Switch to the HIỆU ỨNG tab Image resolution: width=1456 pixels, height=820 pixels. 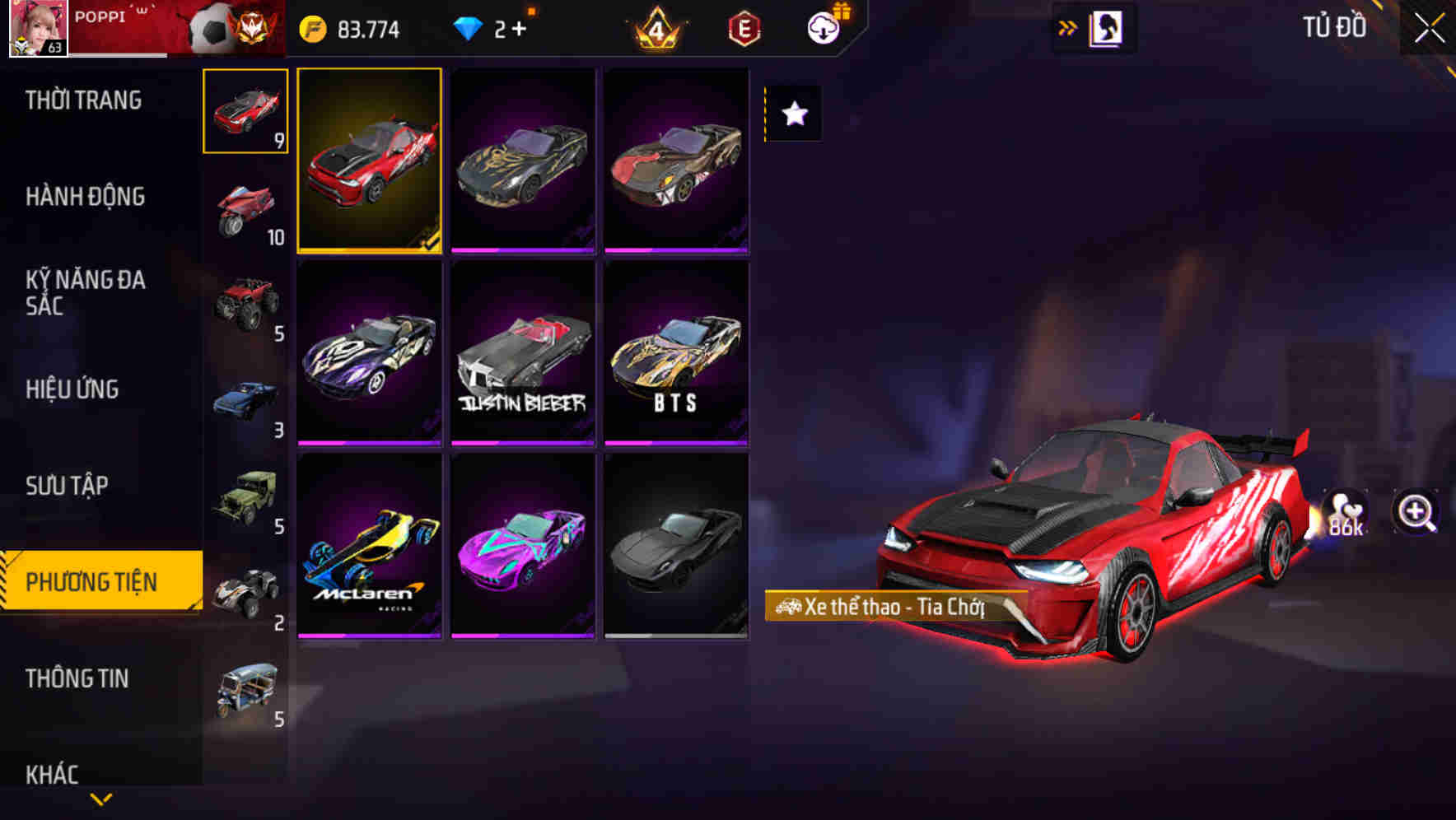coord(72,389)
